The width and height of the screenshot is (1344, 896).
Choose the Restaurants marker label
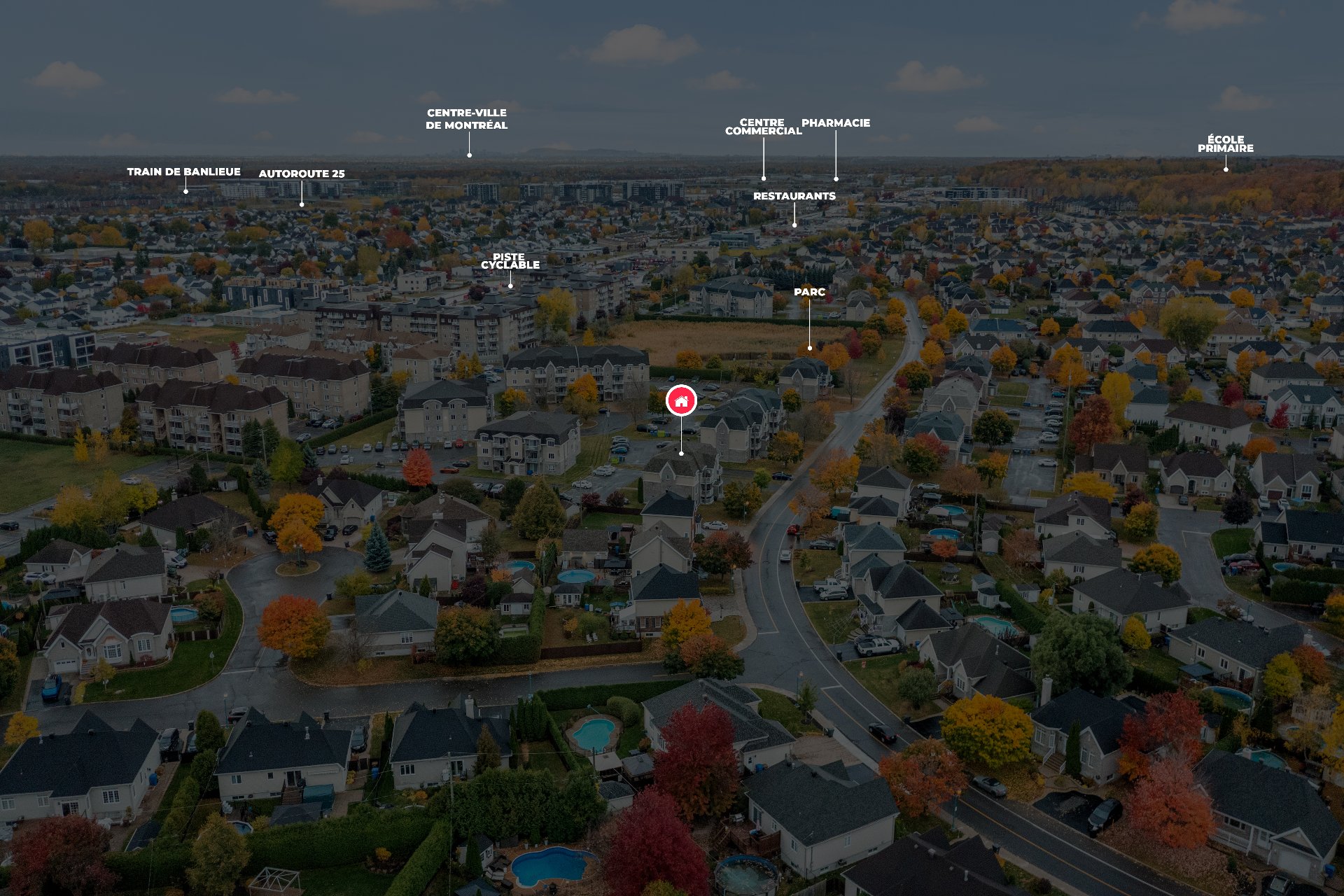tap(794, 196)
